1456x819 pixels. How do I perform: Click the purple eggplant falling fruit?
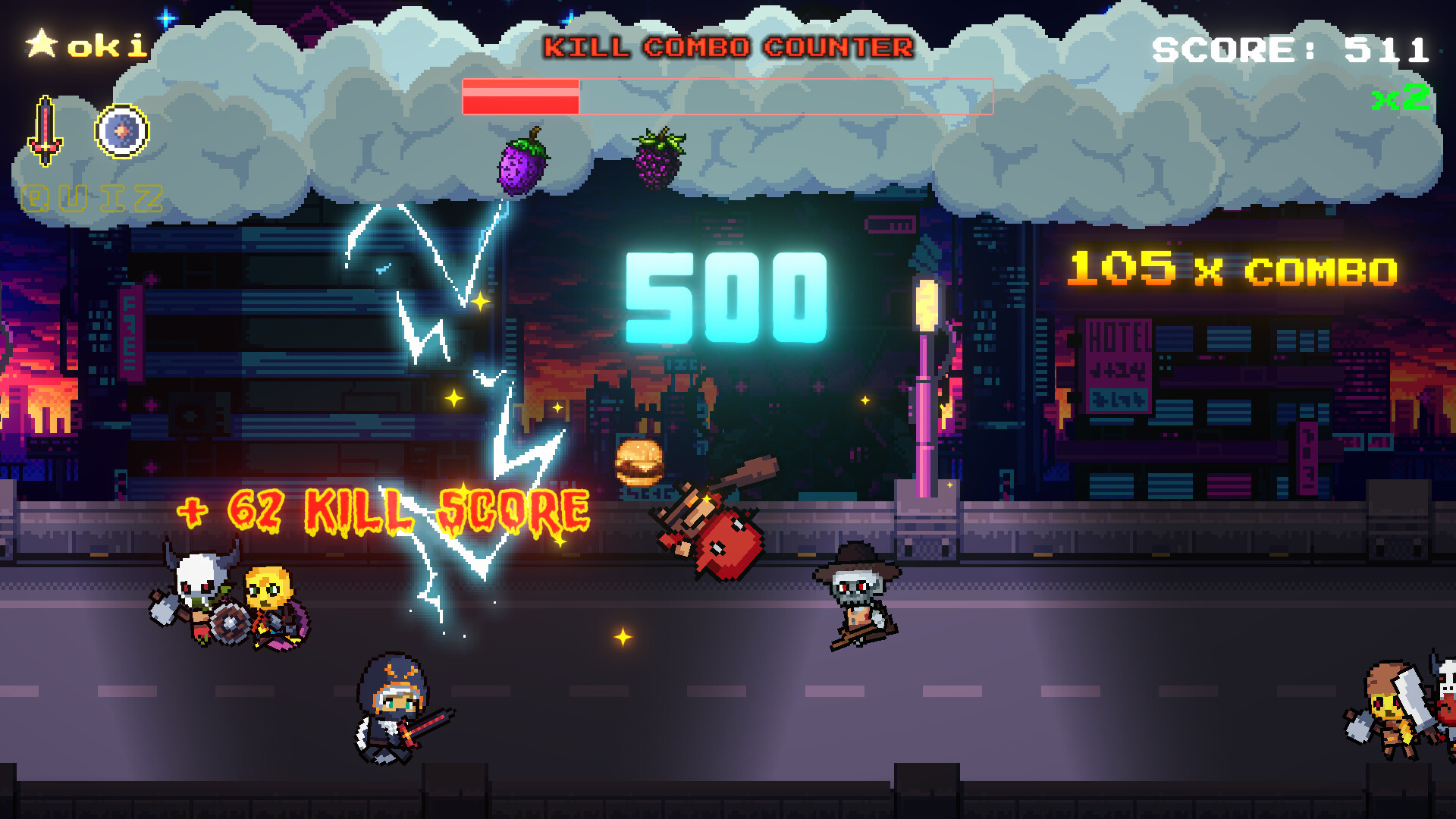click(522, 168)
